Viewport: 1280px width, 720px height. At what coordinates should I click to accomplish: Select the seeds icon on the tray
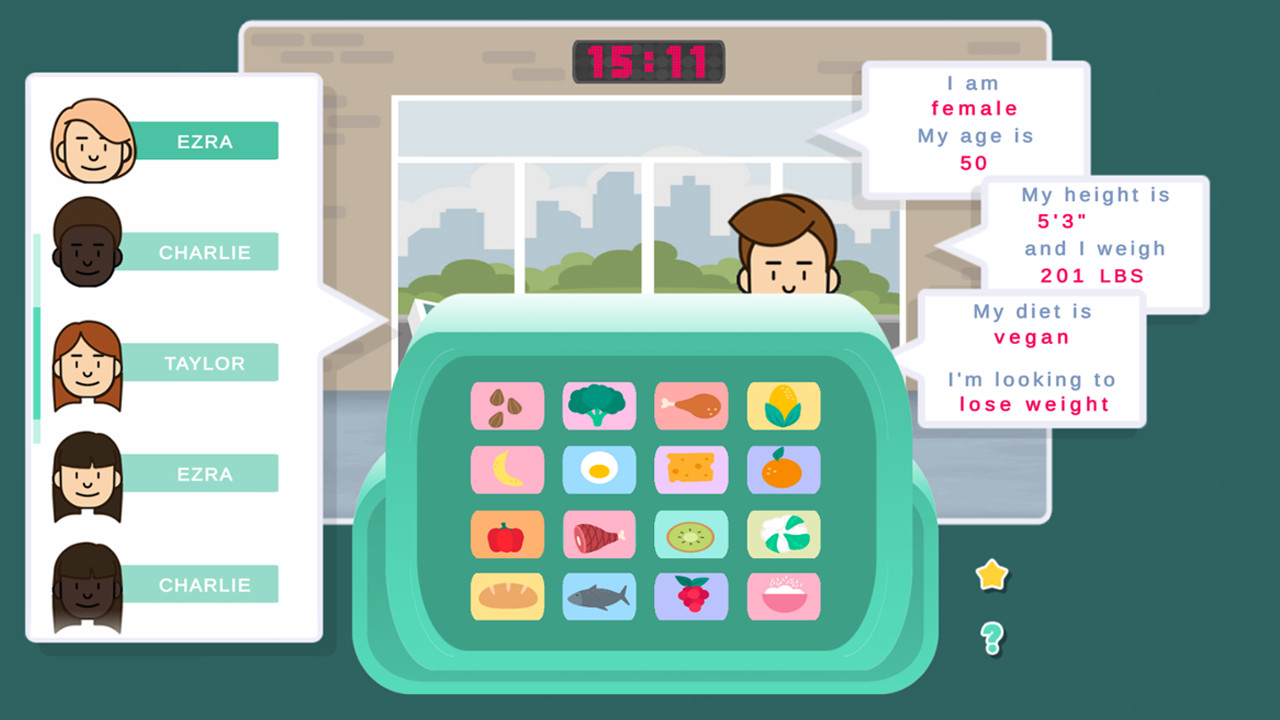tap(507, 406)
